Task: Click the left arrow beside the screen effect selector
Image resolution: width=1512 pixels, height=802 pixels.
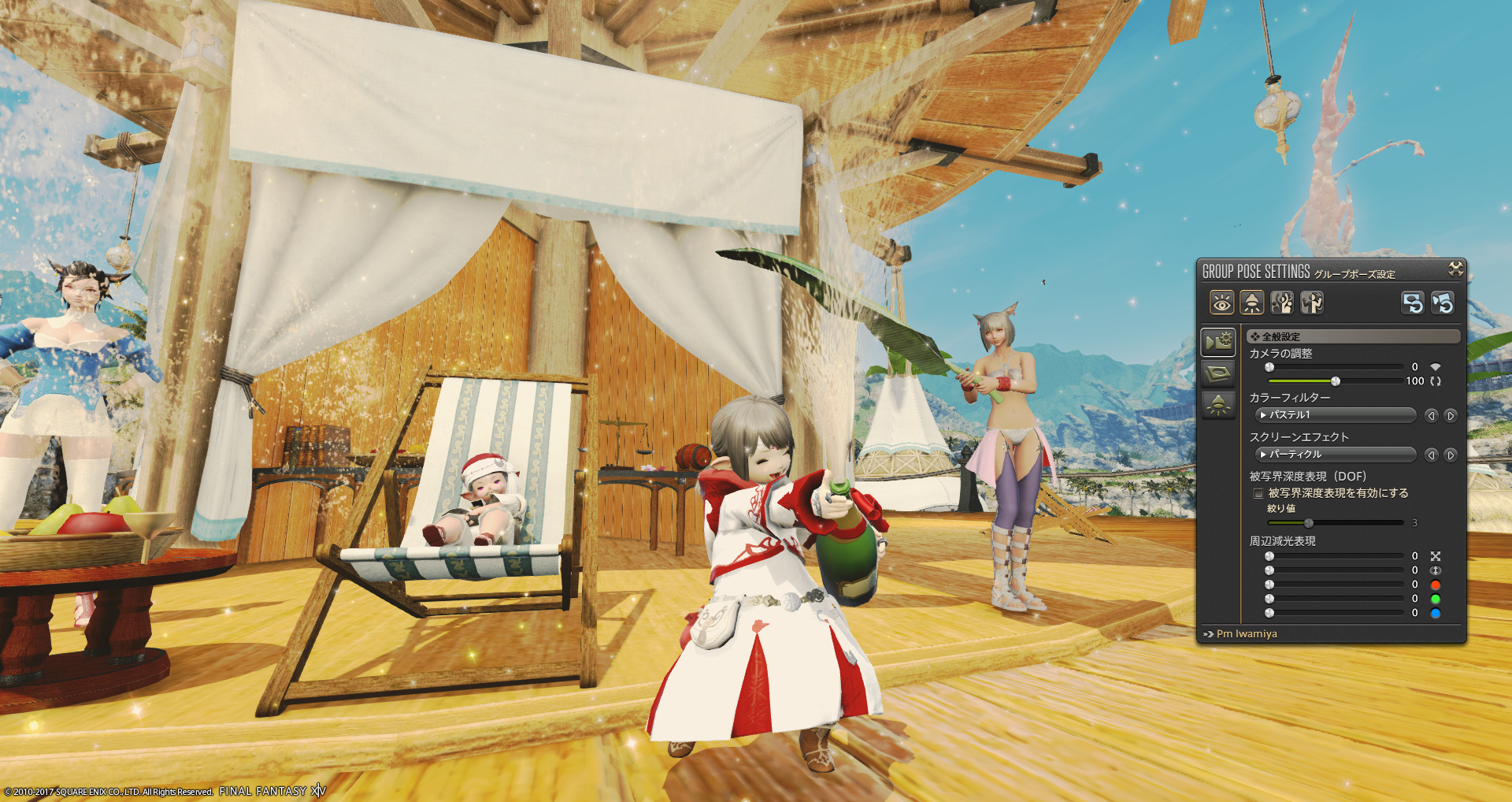Action: (x=1432, y=455)
